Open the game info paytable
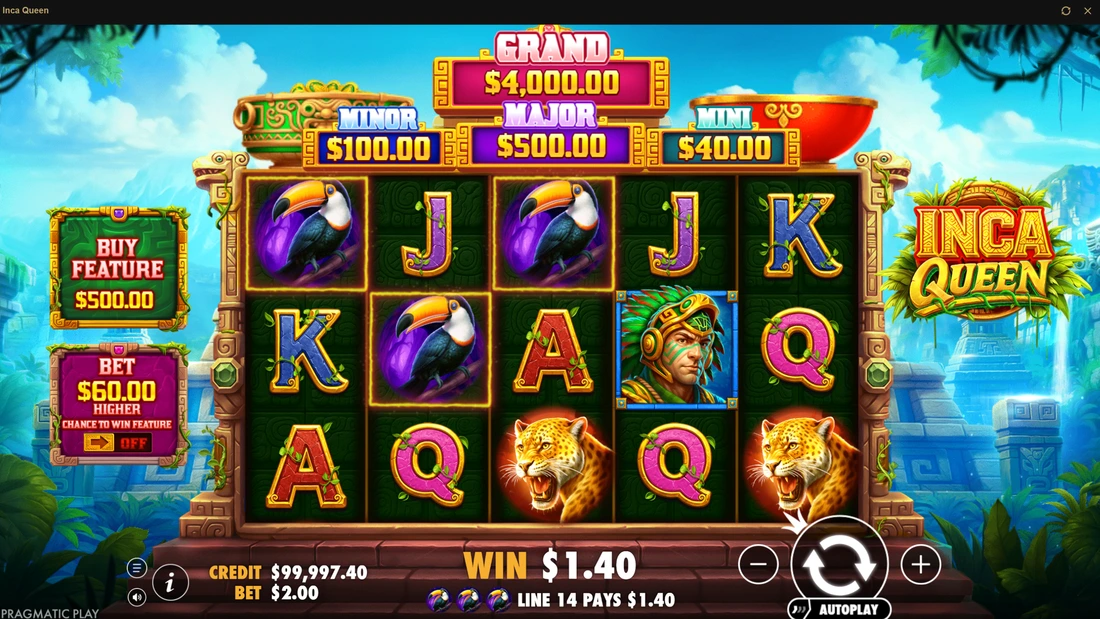 coord(171,582)
